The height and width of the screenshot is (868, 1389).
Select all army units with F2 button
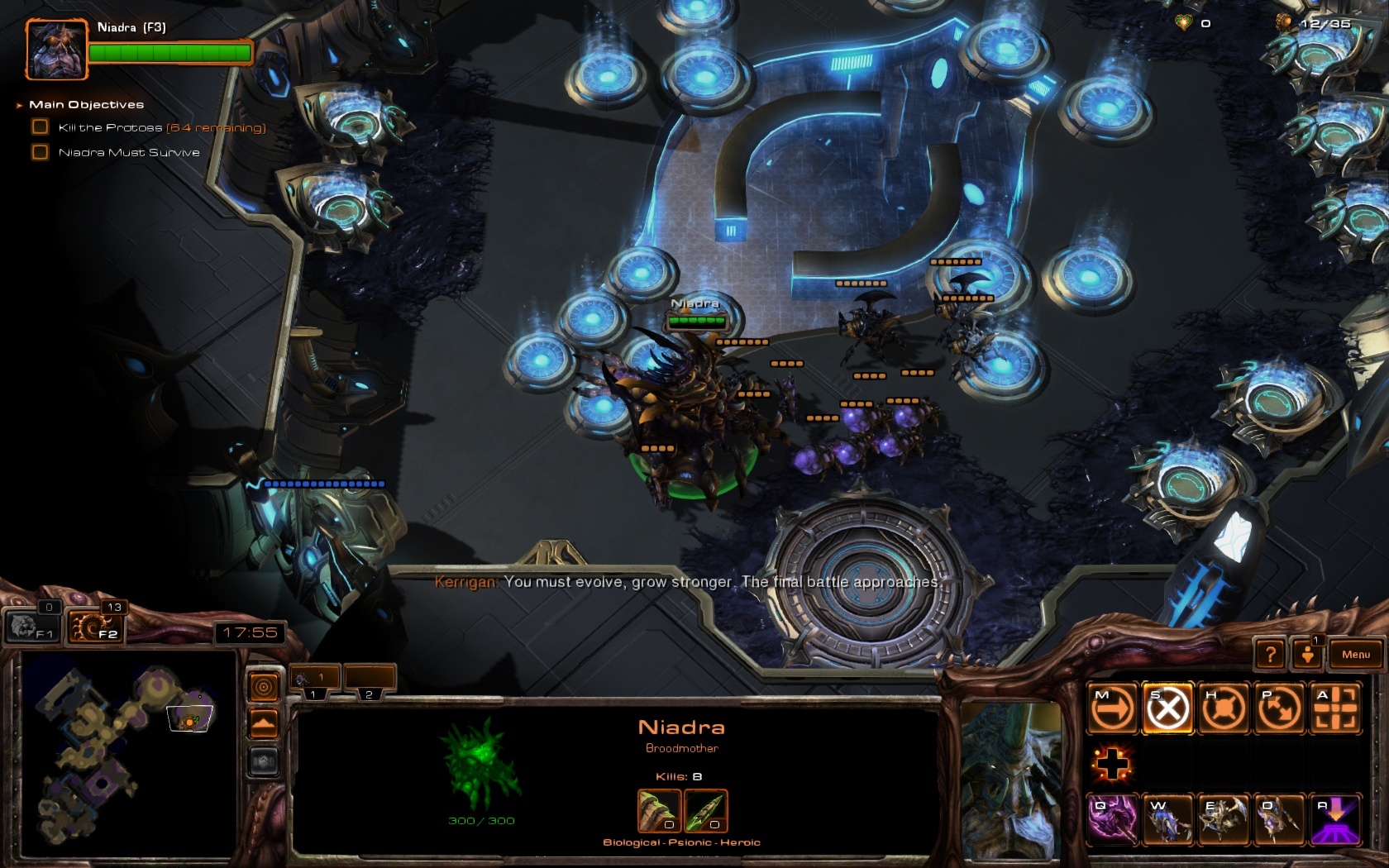pyautogui.click(x=96, y=626)
